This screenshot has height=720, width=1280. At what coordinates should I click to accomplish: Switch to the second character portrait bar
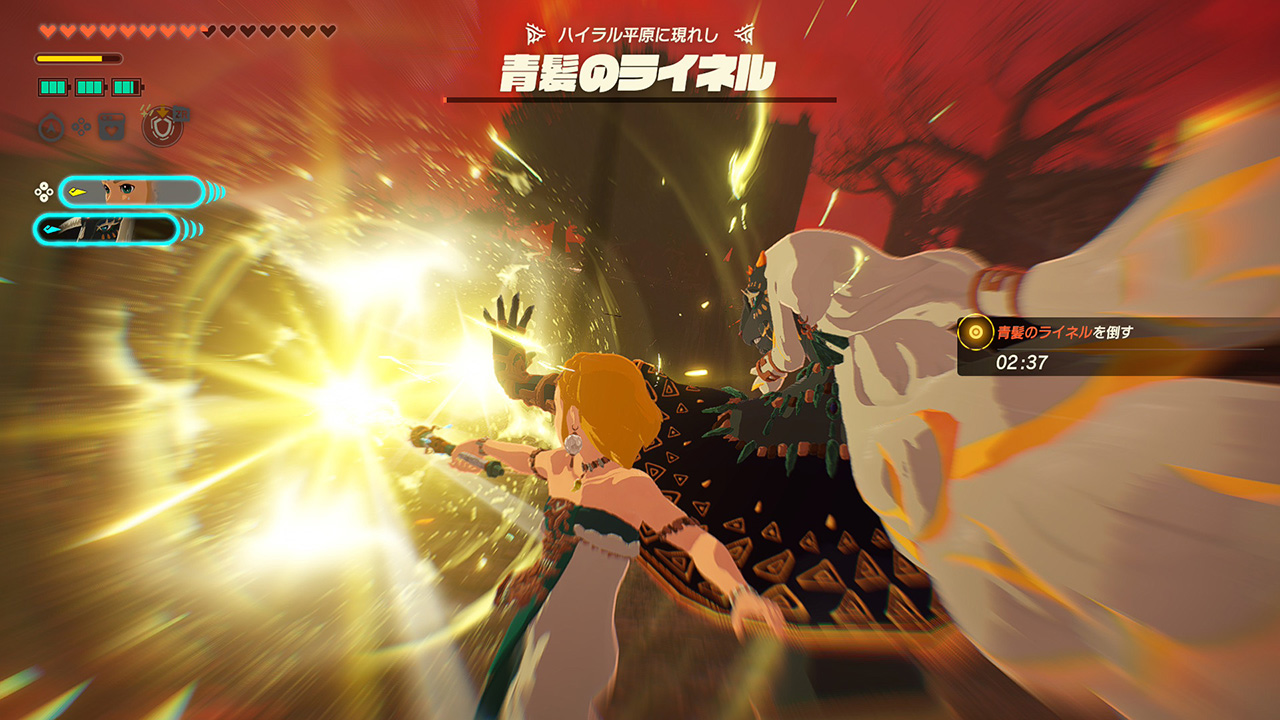[x=107, y=230]
